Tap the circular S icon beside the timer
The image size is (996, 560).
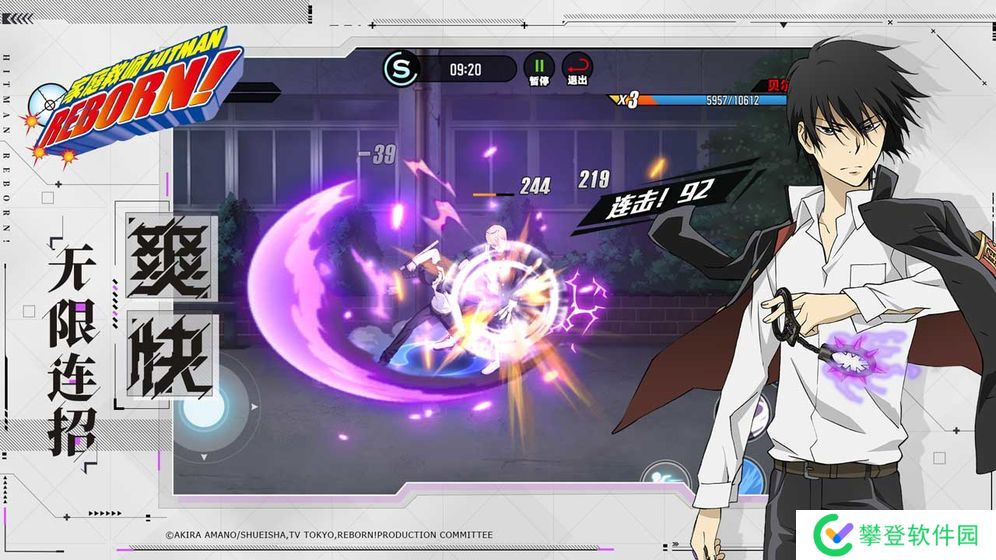point(399,68)
